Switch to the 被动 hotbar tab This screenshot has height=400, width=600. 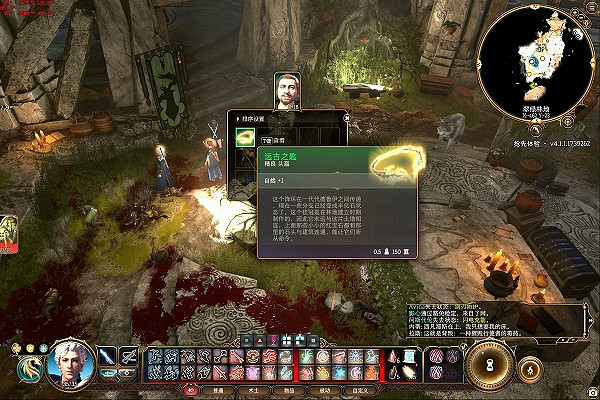pos(324,390)
